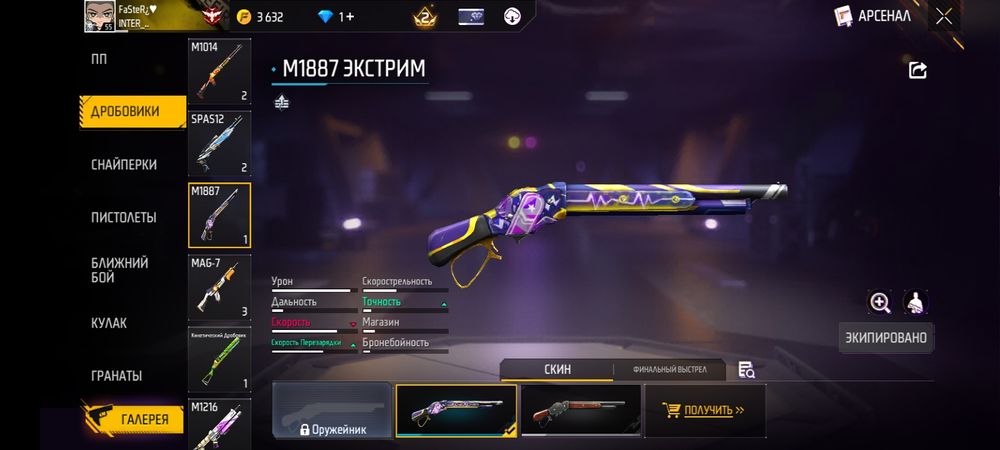This screenshot has height=450, width=1000.
Task: Select the M1014 shotgun
Action: (219, 72)
